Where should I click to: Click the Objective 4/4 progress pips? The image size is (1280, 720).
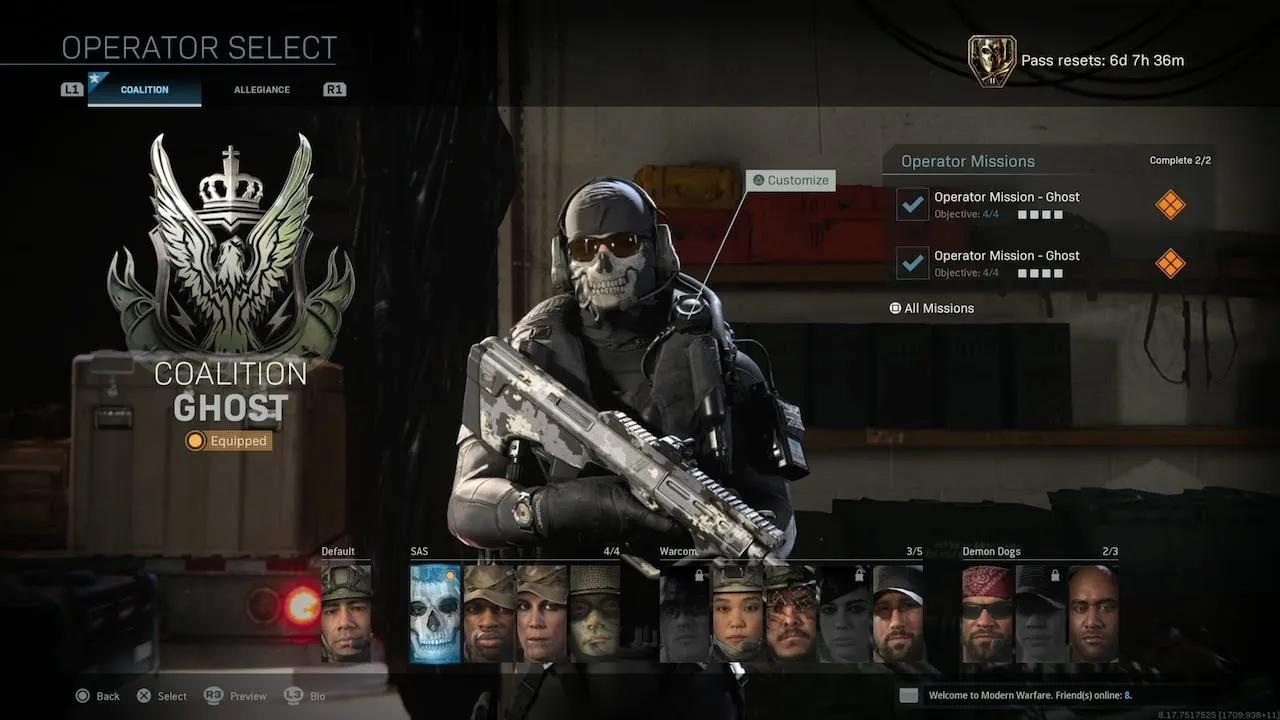click(x=1038, y=214)
